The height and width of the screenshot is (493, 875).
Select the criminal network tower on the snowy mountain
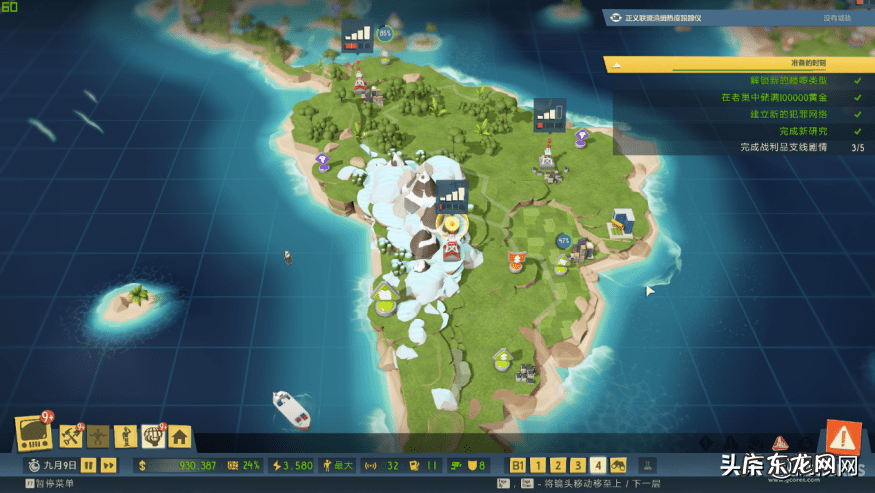click(x=452, y=247)
